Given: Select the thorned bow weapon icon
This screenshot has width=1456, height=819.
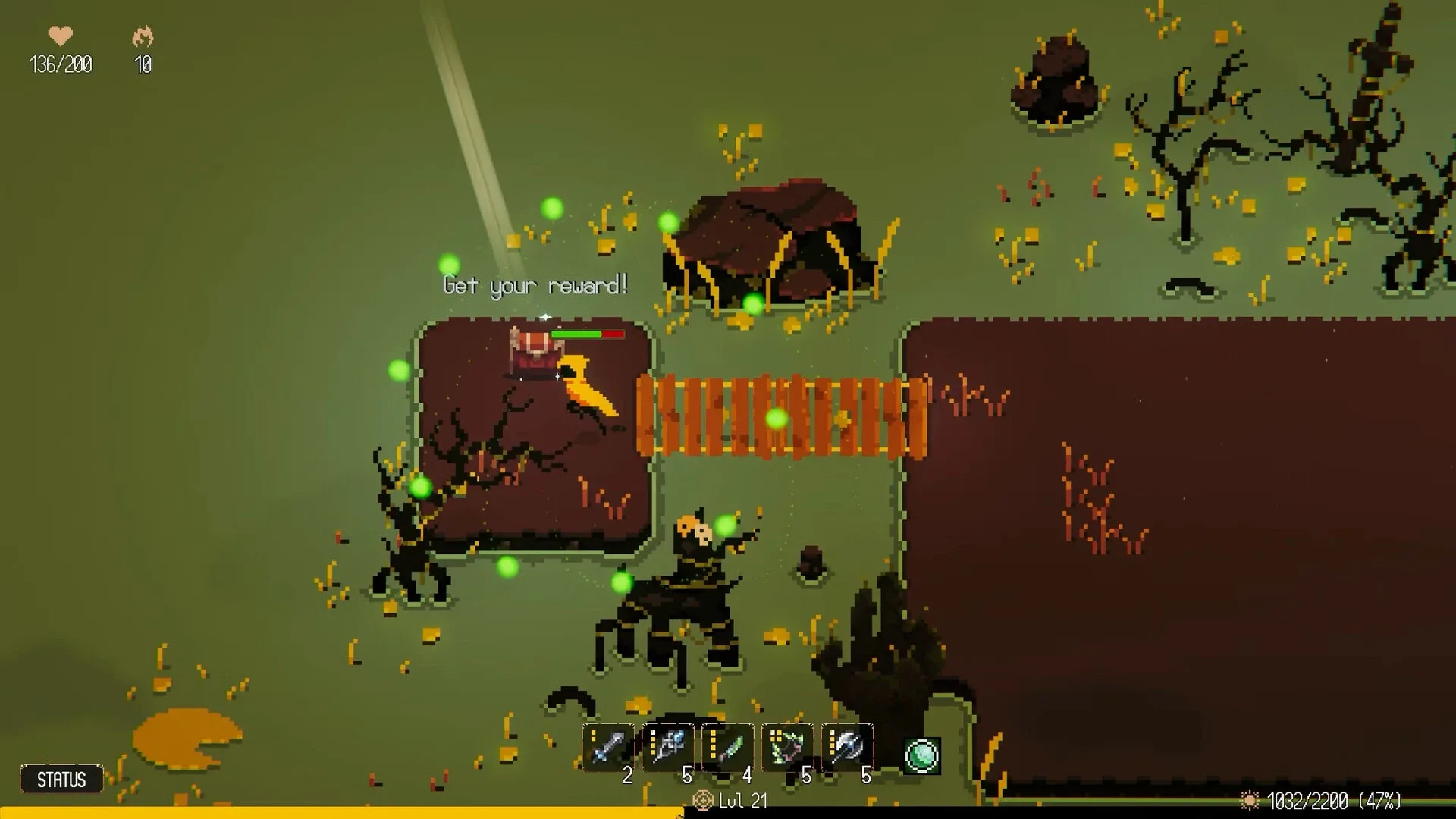Looking at the screenshot, I should (786, 747).
